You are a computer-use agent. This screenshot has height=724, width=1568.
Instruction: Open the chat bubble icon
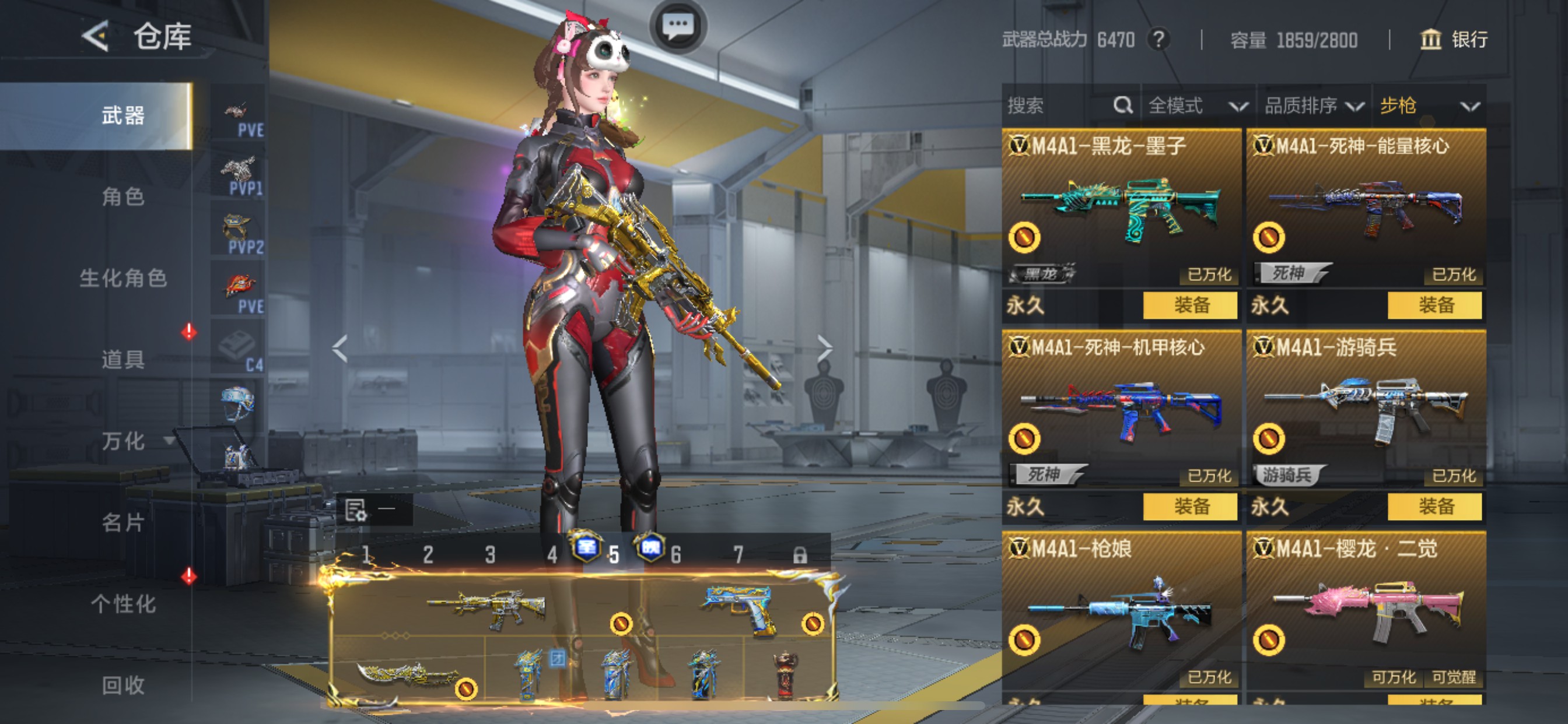(677, 26)
